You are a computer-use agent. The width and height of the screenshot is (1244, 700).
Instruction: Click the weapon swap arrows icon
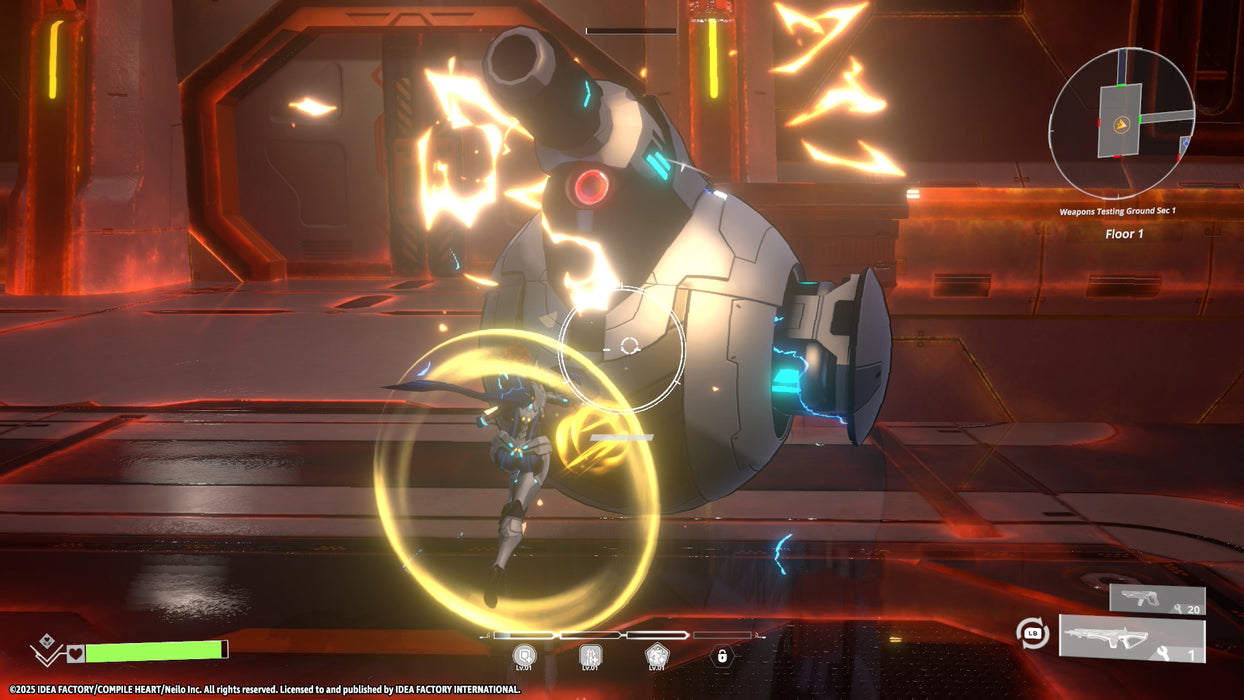tap(1032, 633)
